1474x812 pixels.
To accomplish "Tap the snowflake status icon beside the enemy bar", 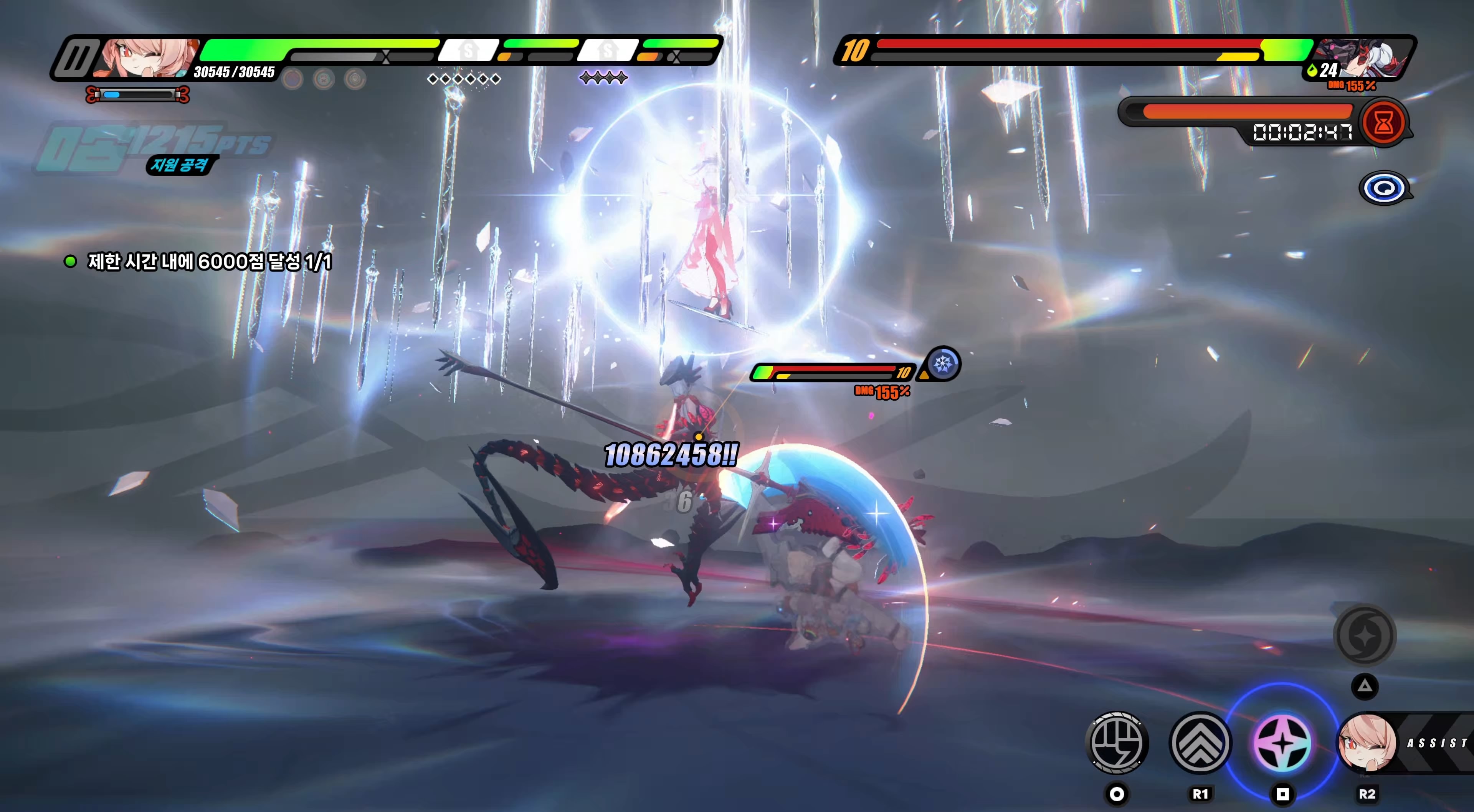I will point(942,363).
